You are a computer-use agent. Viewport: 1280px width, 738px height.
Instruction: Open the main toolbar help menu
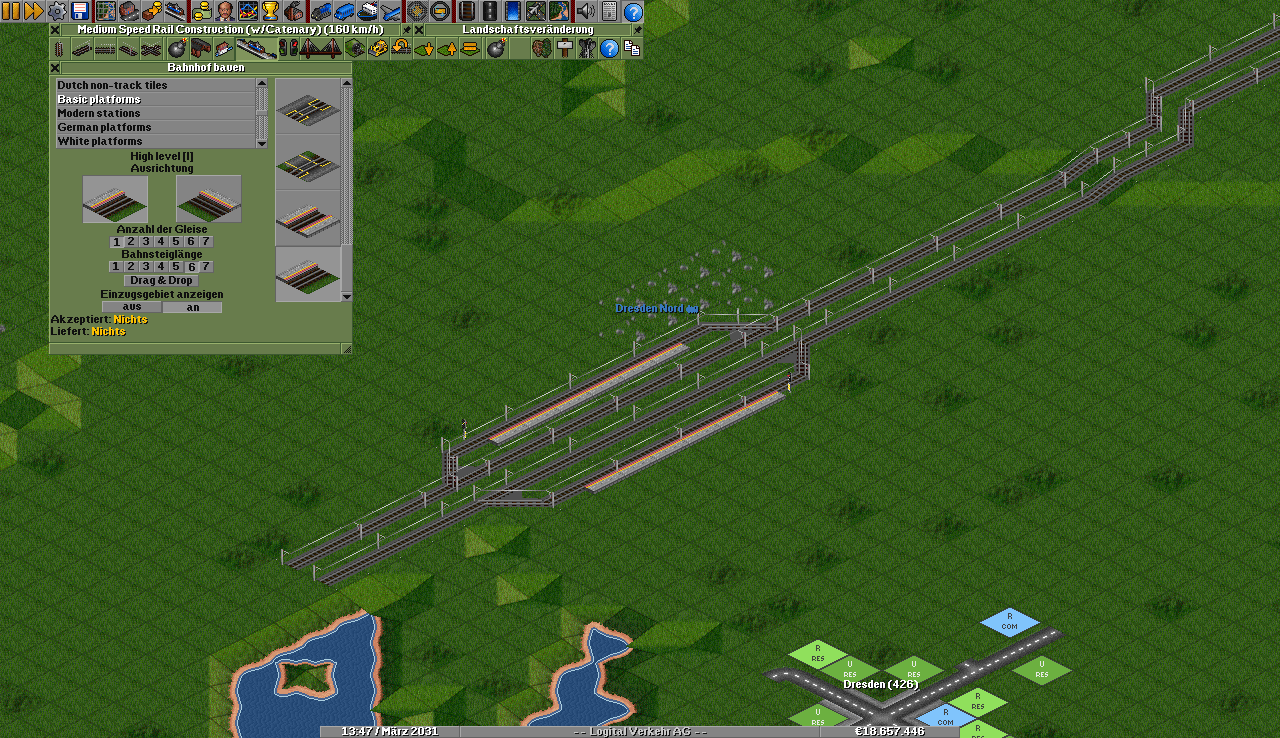click(633, 11)
